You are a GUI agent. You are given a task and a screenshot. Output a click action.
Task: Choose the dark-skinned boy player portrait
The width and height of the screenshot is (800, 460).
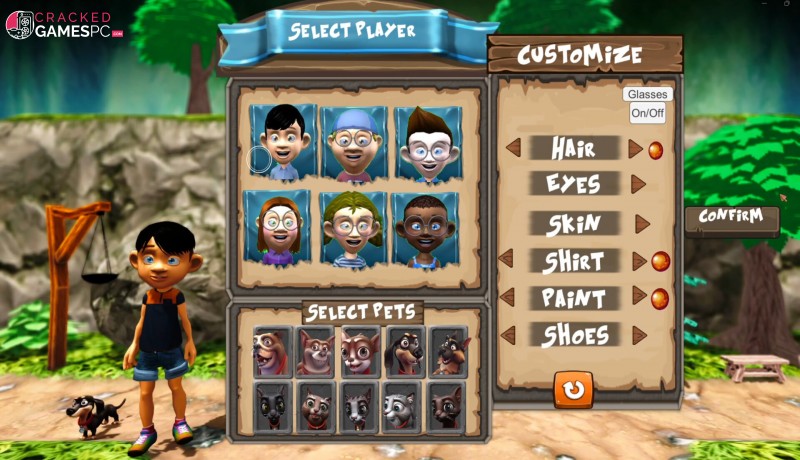point(425,229)
